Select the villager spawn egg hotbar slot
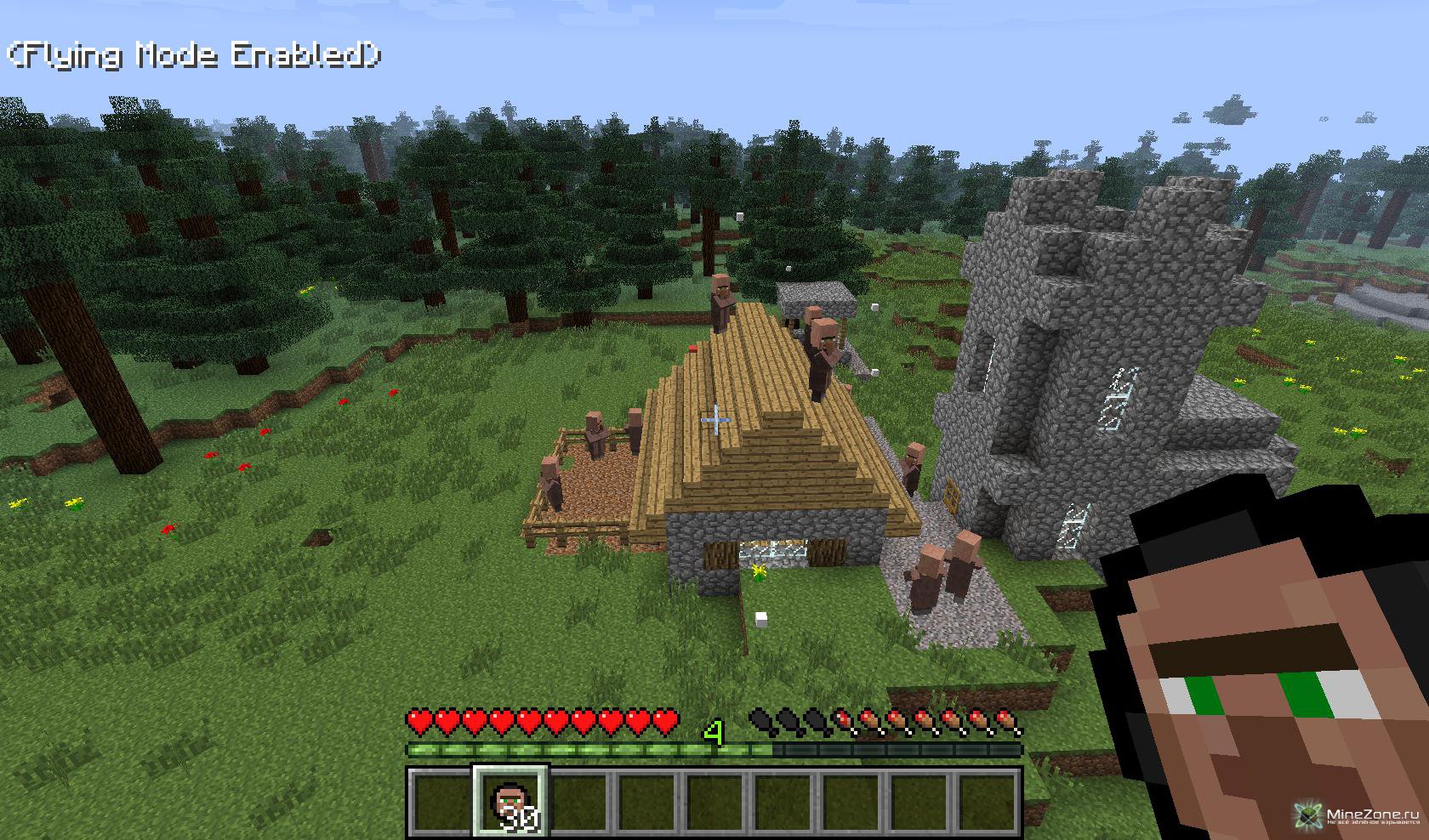The image size is (1429, 840). pyautogui.click(x=510, y=803)
